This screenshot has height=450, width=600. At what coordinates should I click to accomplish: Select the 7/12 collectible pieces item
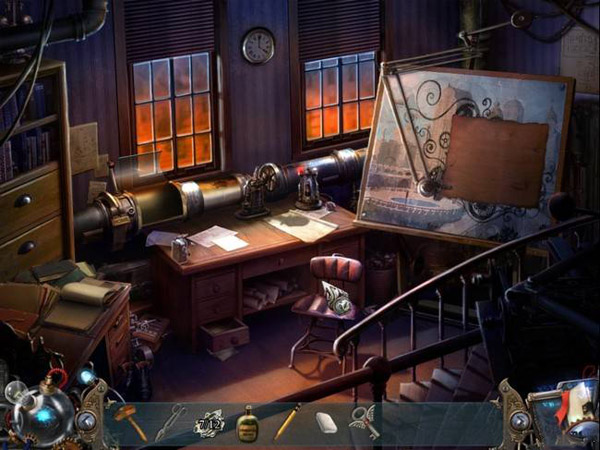(208, 422)
